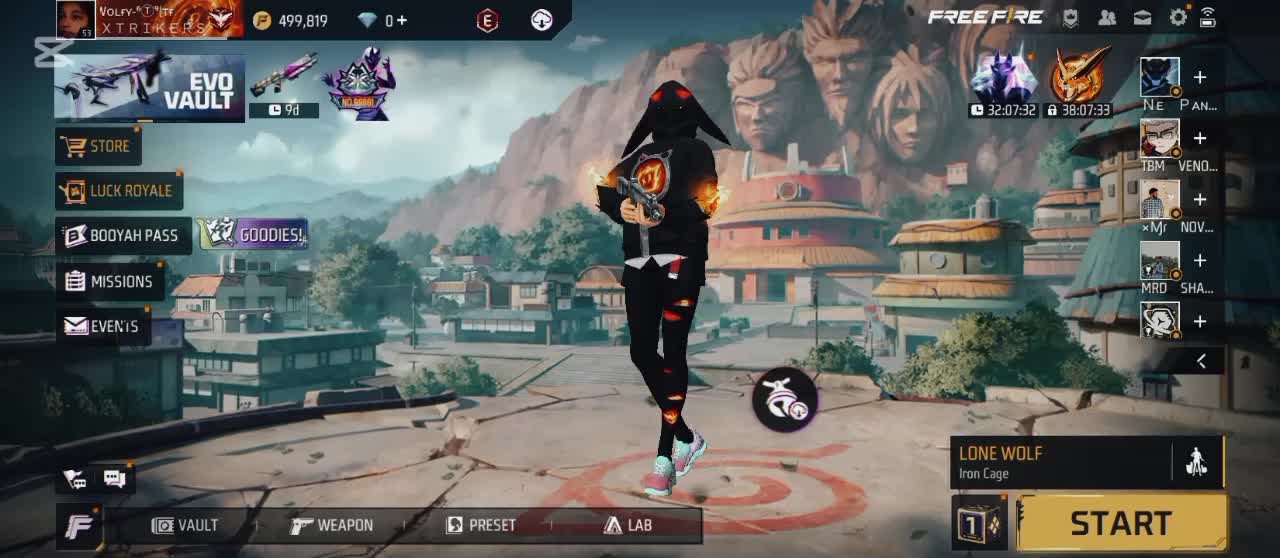This screenshot has width=1280, height=558.
Task: Open the Lab tab
Action: click(628, 525)
